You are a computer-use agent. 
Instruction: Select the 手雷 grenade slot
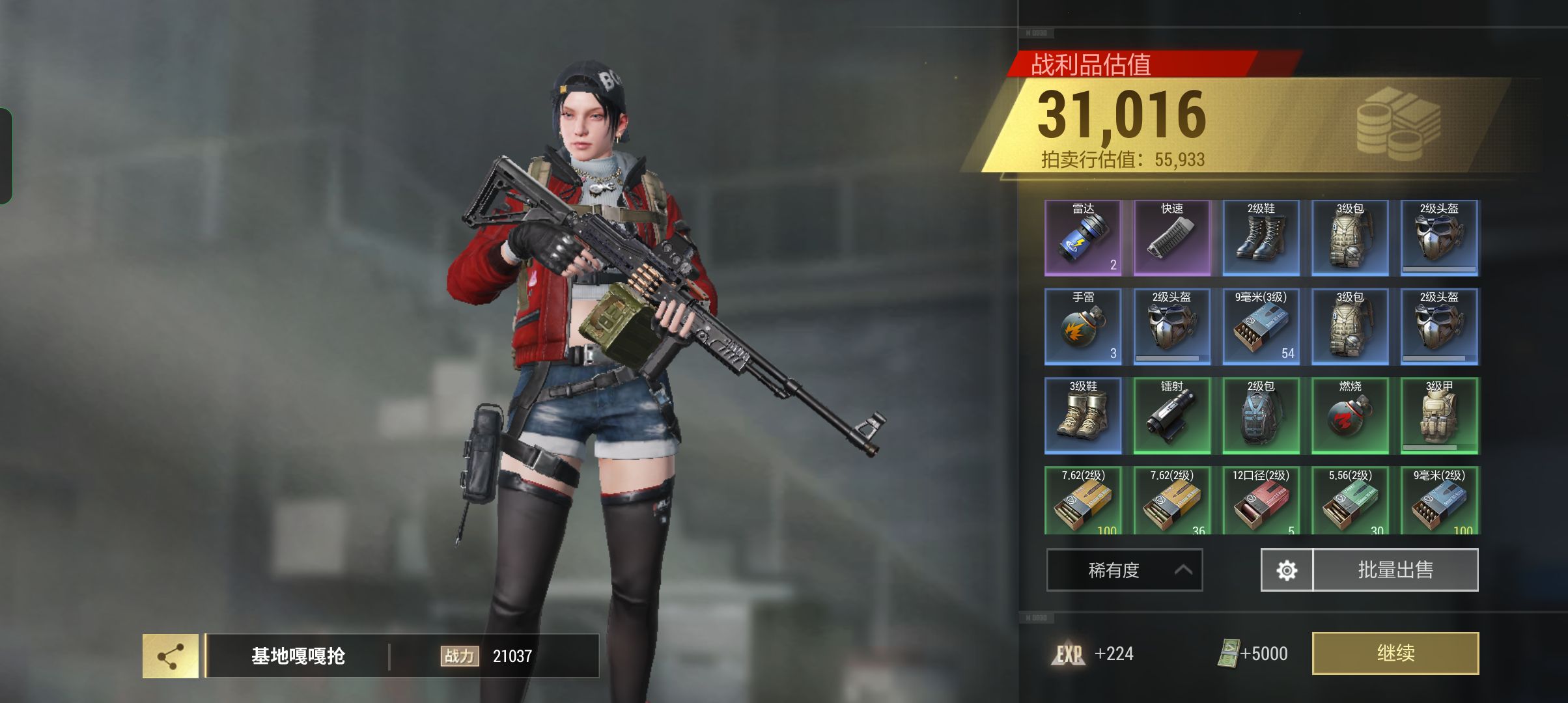click(x=1083, y=327)
